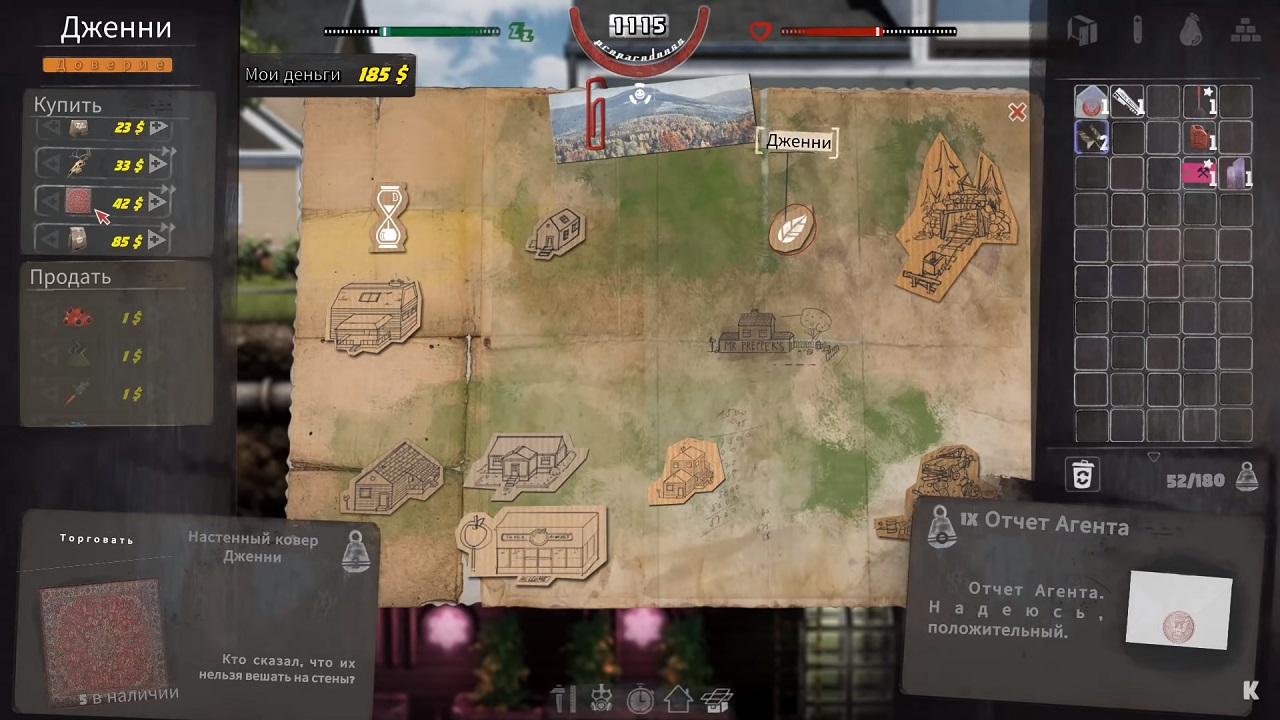Select the Дженни leaf marker on the map
Image resolution: width=1280 pixels, height=720 pixels.
pyautogui.click(x=791, y=229)
